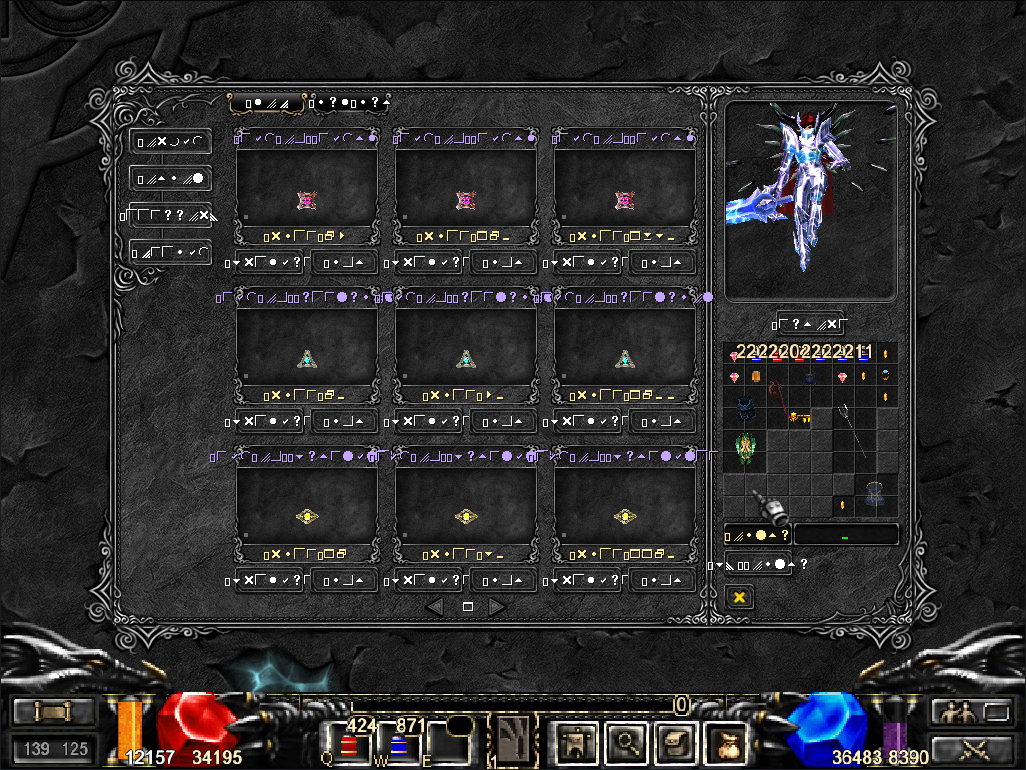Screen dimensions: 1026x770
Task: Select the orange scroll item in inventory
Action: pos(756,376)
